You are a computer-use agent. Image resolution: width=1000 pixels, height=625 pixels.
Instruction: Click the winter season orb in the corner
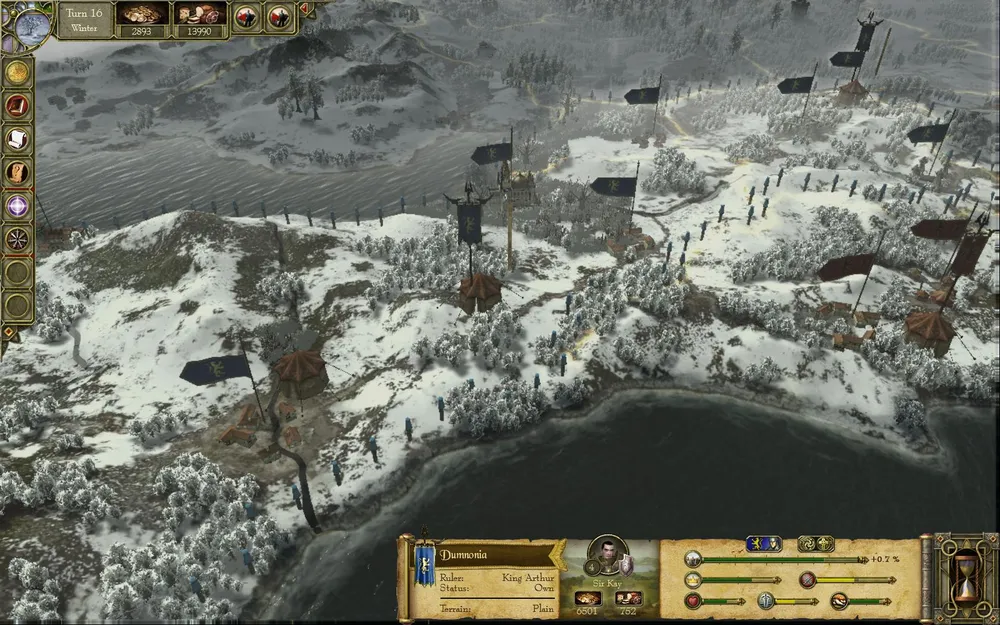[x=31, y=22]
